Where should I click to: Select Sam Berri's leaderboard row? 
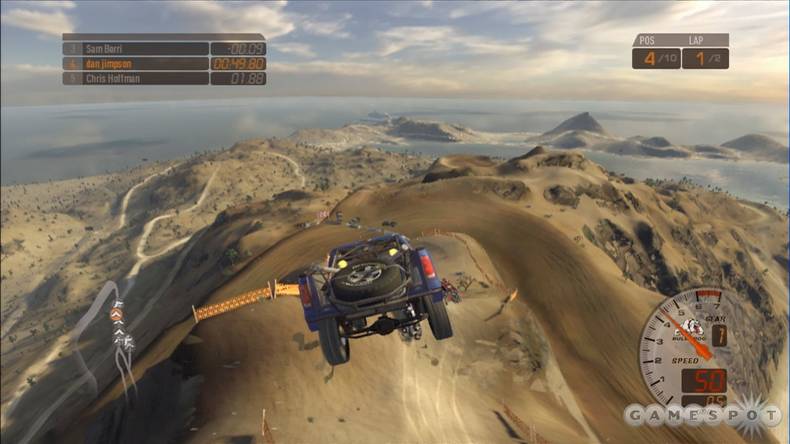click(164, 48)
